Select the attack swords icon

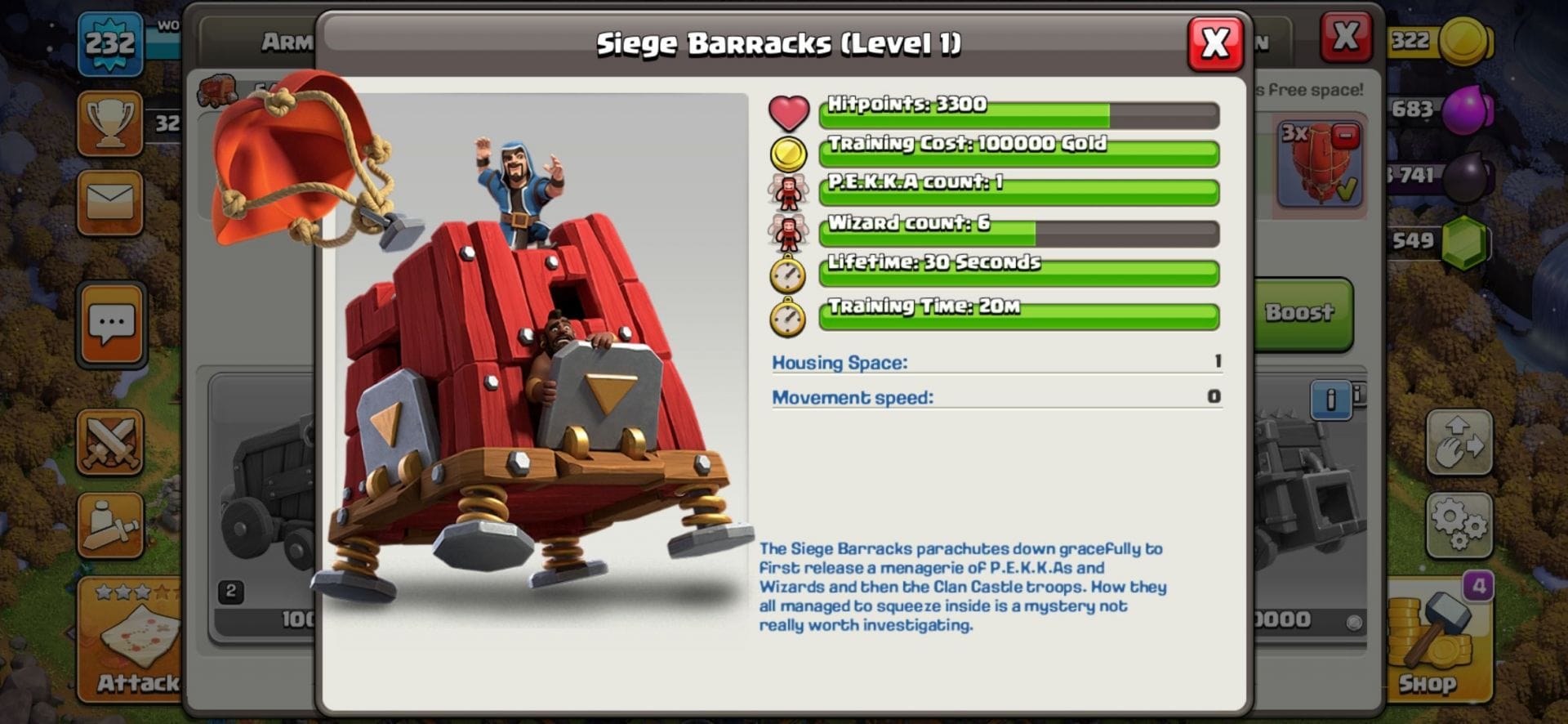(112, 442)
